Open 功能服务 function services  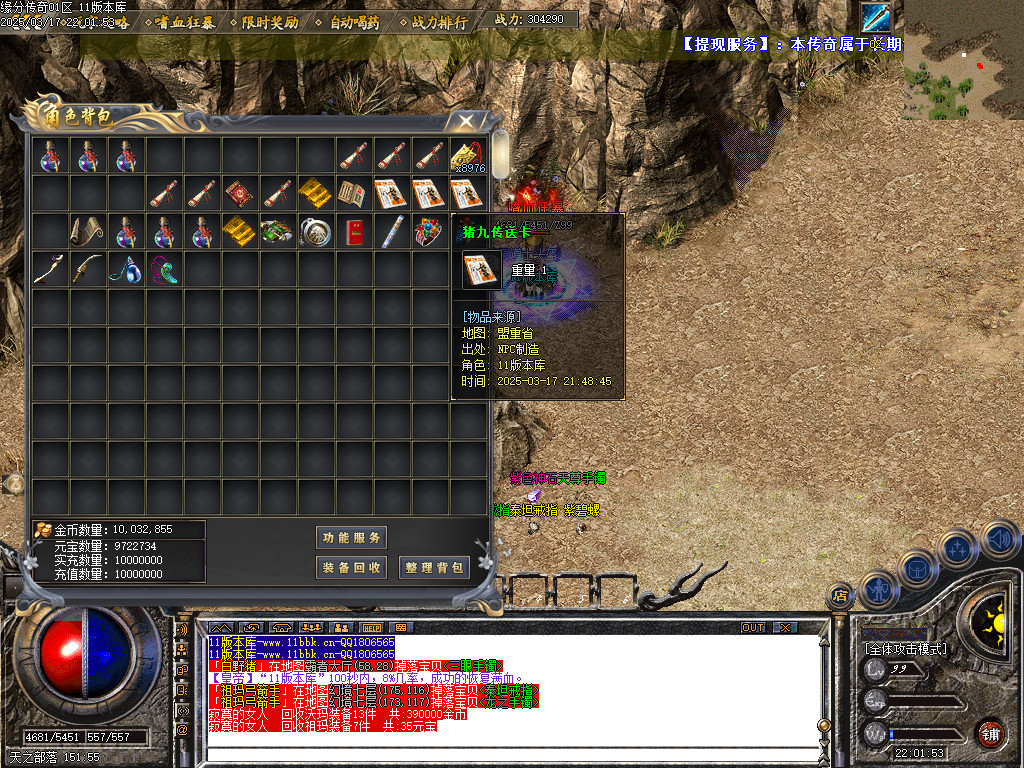(x=351, y=538)
